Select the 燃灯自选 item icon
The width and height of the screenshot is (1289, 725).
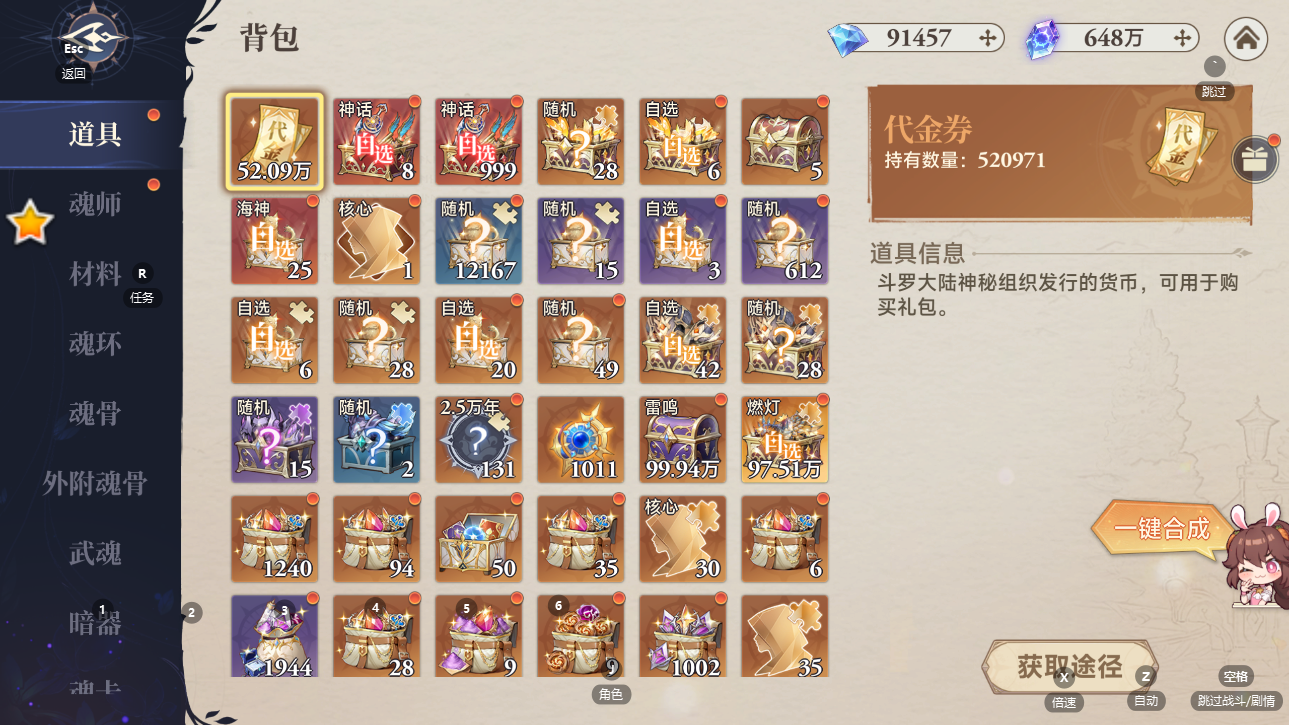[x=785, y=439]
